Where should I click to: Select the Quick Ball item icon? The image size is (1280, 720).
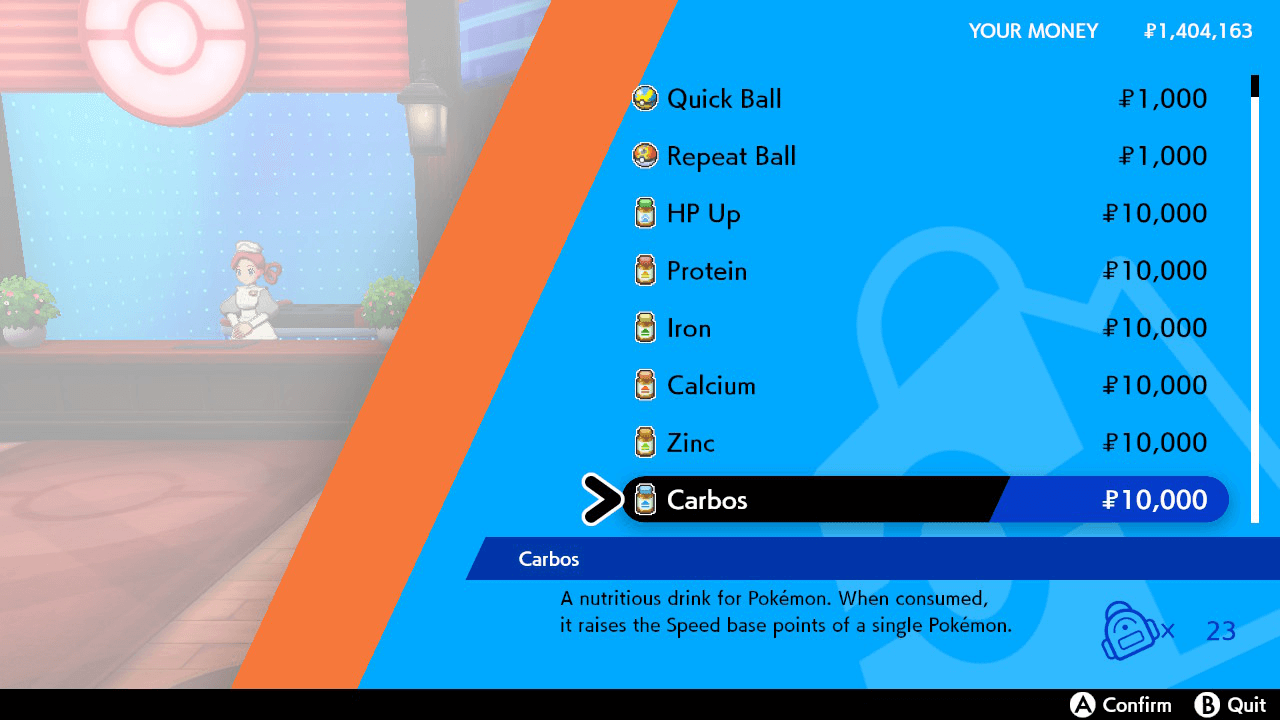pos(645,99)
